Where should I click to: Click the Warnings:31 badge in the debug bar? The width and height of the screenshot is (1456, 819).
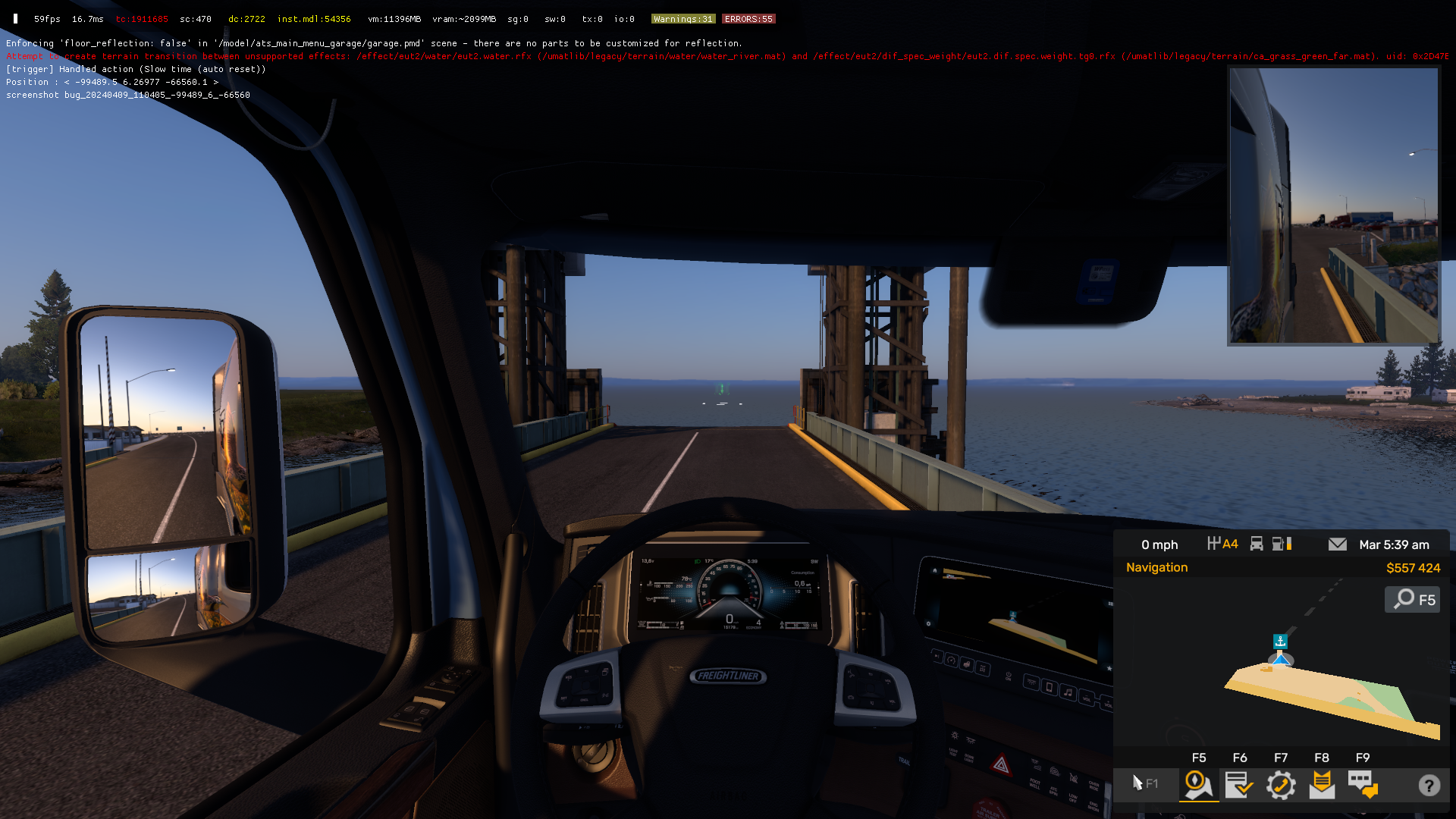682,18
